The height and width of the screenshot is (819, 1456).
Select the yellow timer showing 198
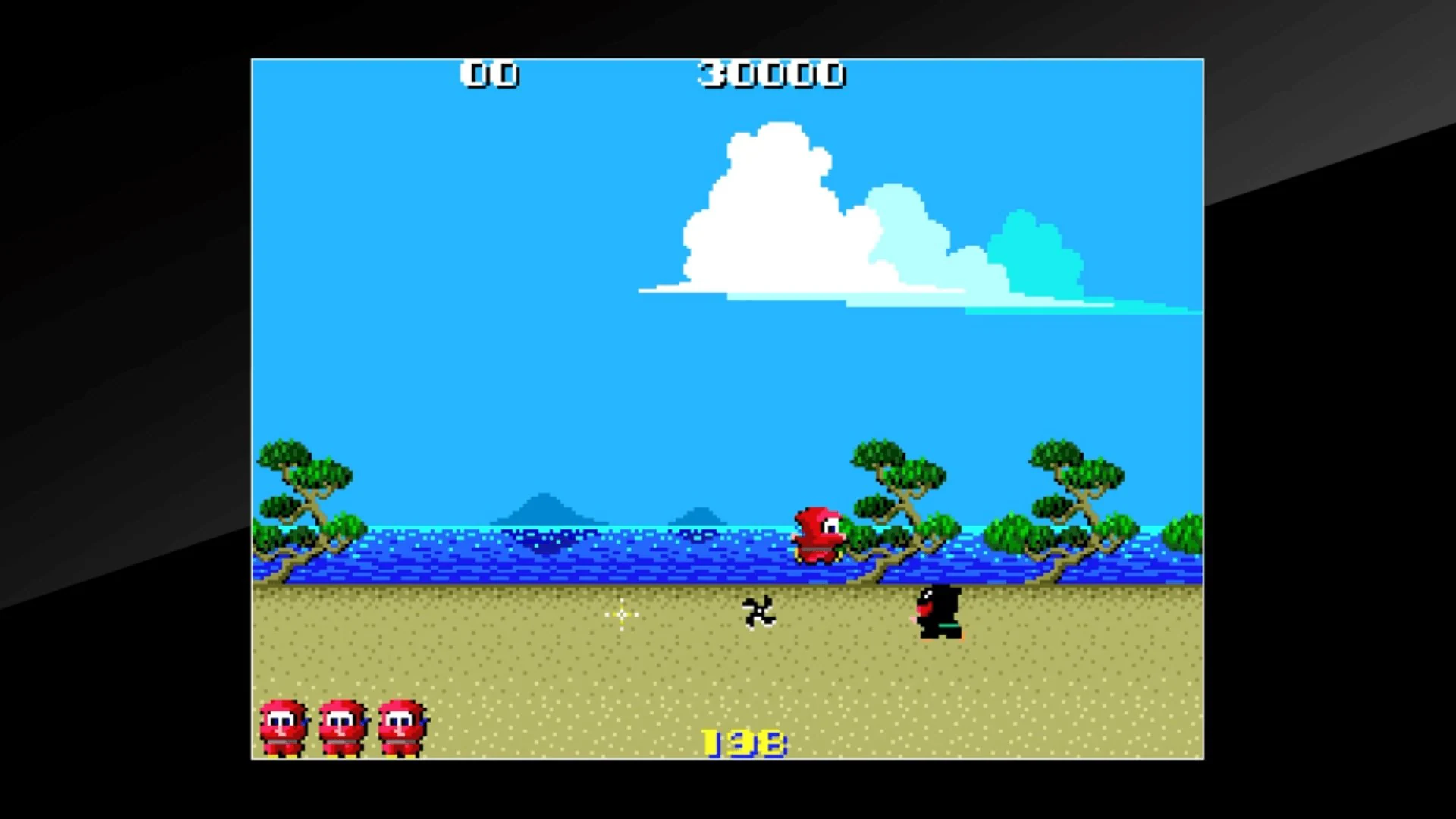[742, 742]
